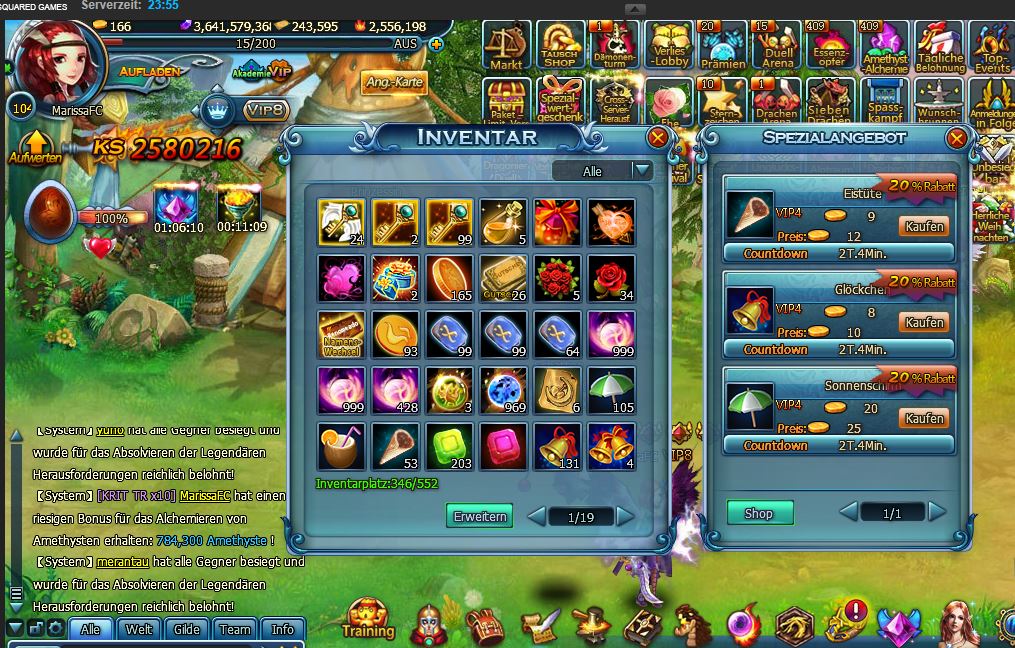Screen dimensions: 1015x648
Task: Open the Alle inventory filter dropdown
Action: (x=641, y=171)
